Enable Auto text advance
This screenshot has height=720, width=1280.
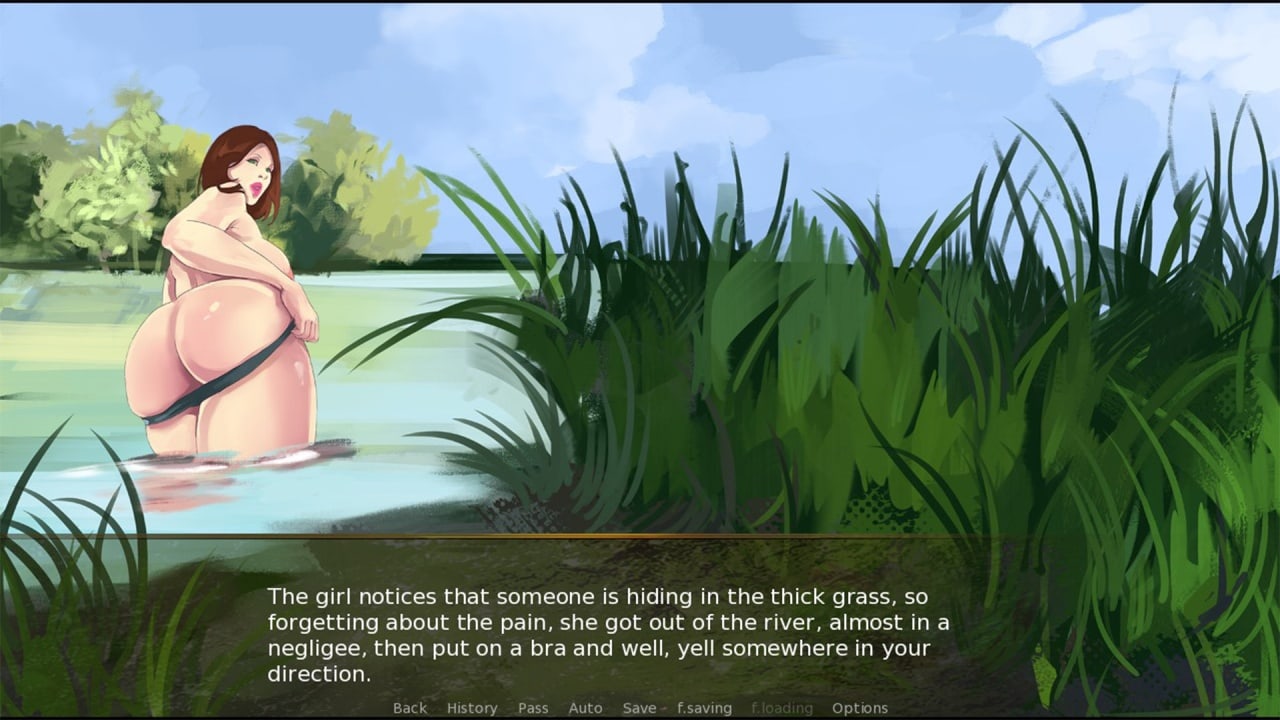point(585,708)
